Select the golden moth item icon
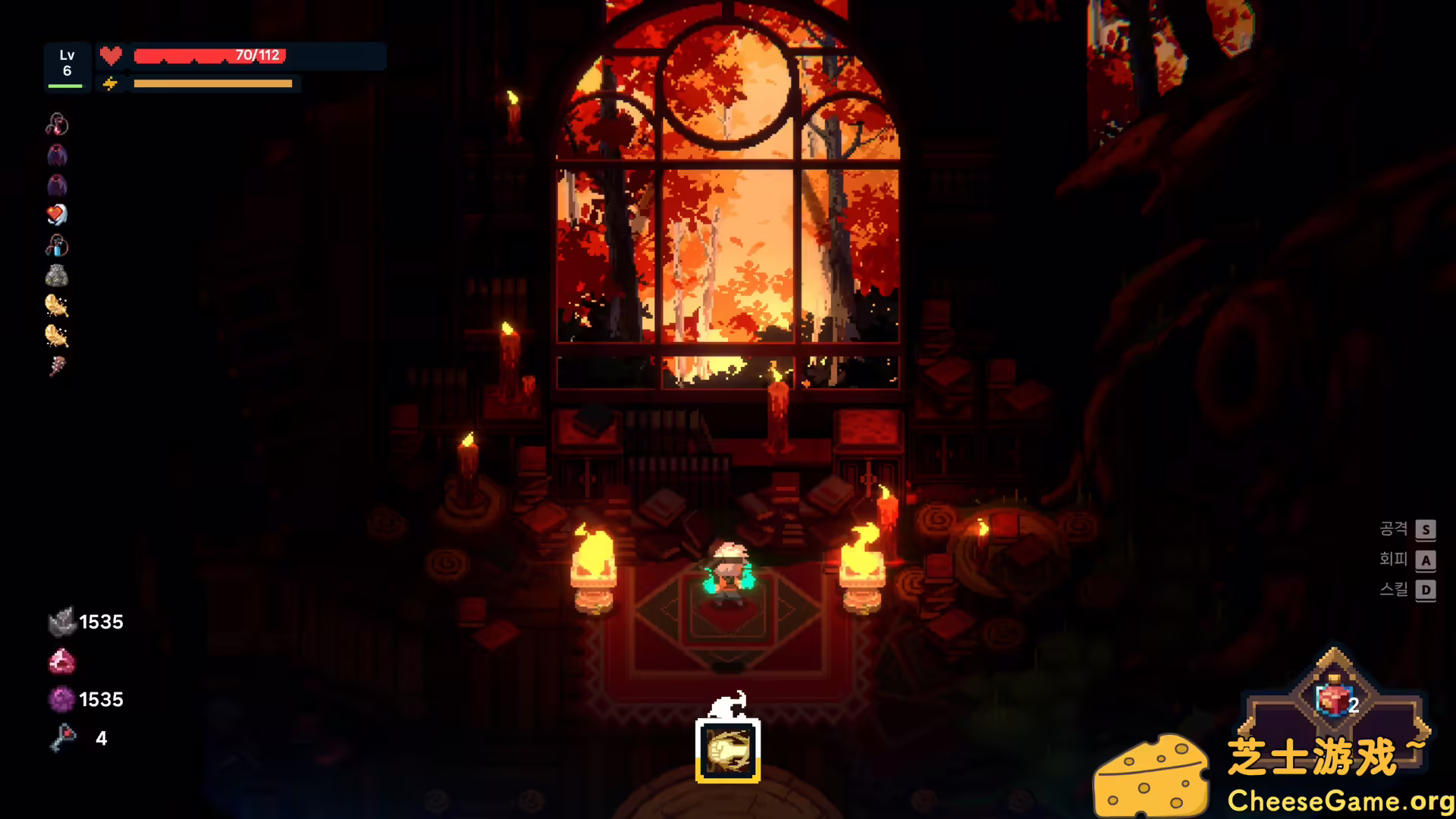Viewport: 1456px width, 819px height. pyautogui.click(x=58, y=304)
